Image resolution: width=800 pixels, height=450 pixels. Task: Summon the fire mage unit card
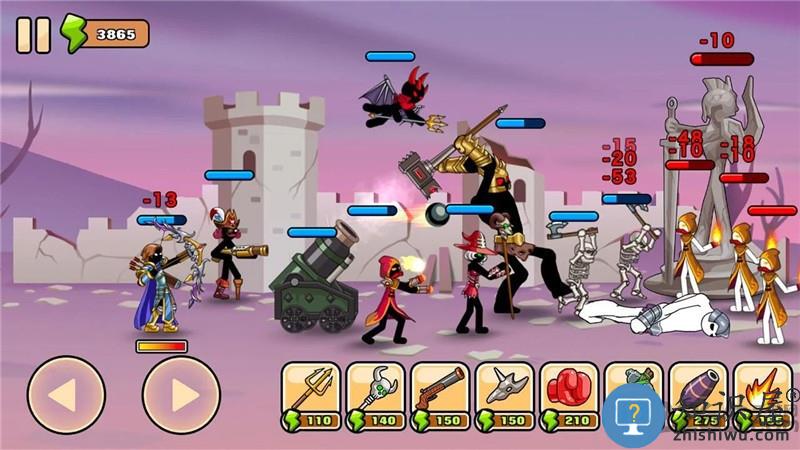762,388
